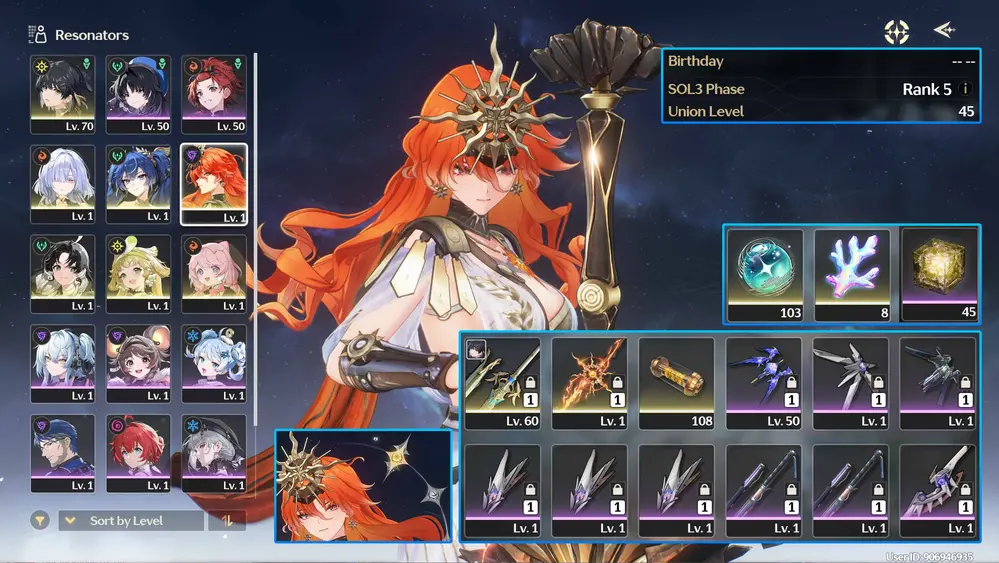Click the round yellow filter button

[40, 521]
